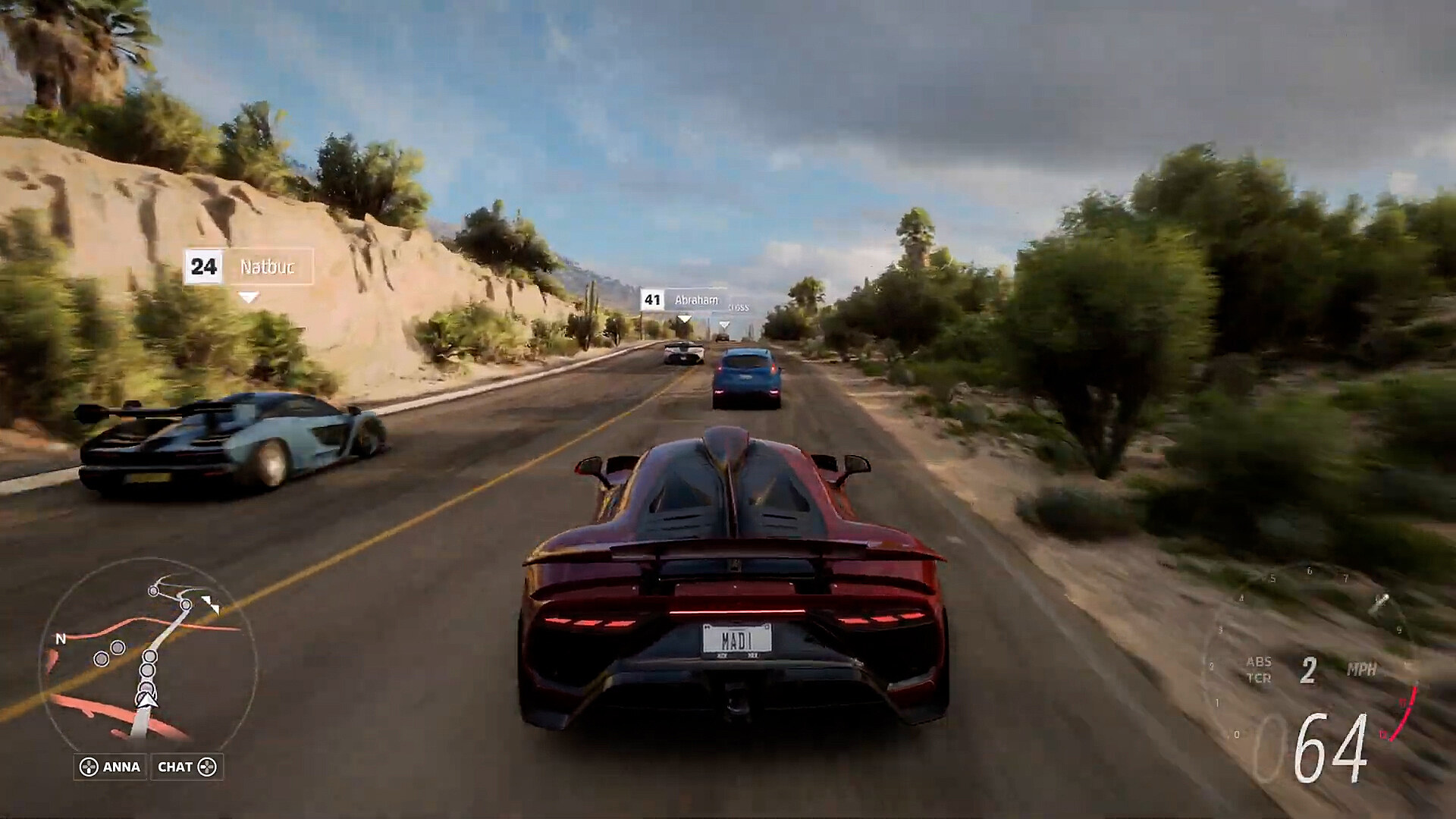1456x819 pixels.
Task: Open the ANNA assistant button
Action: click(110, 767)
